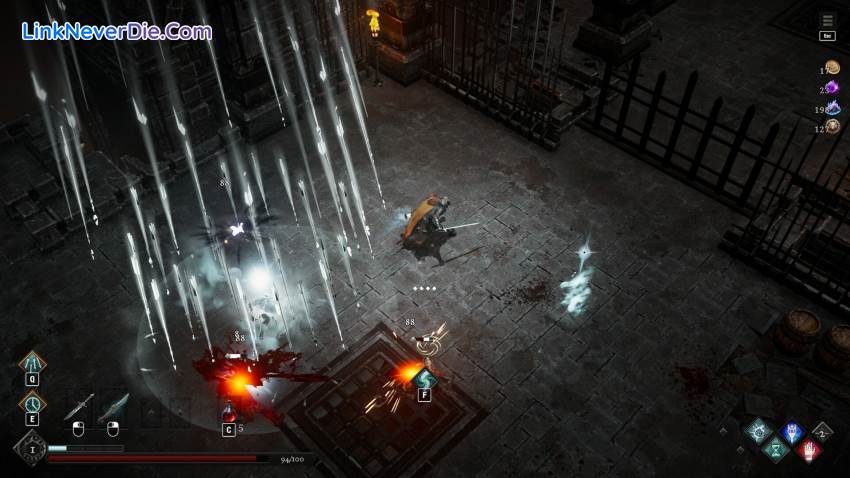
Task: Click the teal sunburst rune icon
Action: pyautogui.click(x=759, y=431)
